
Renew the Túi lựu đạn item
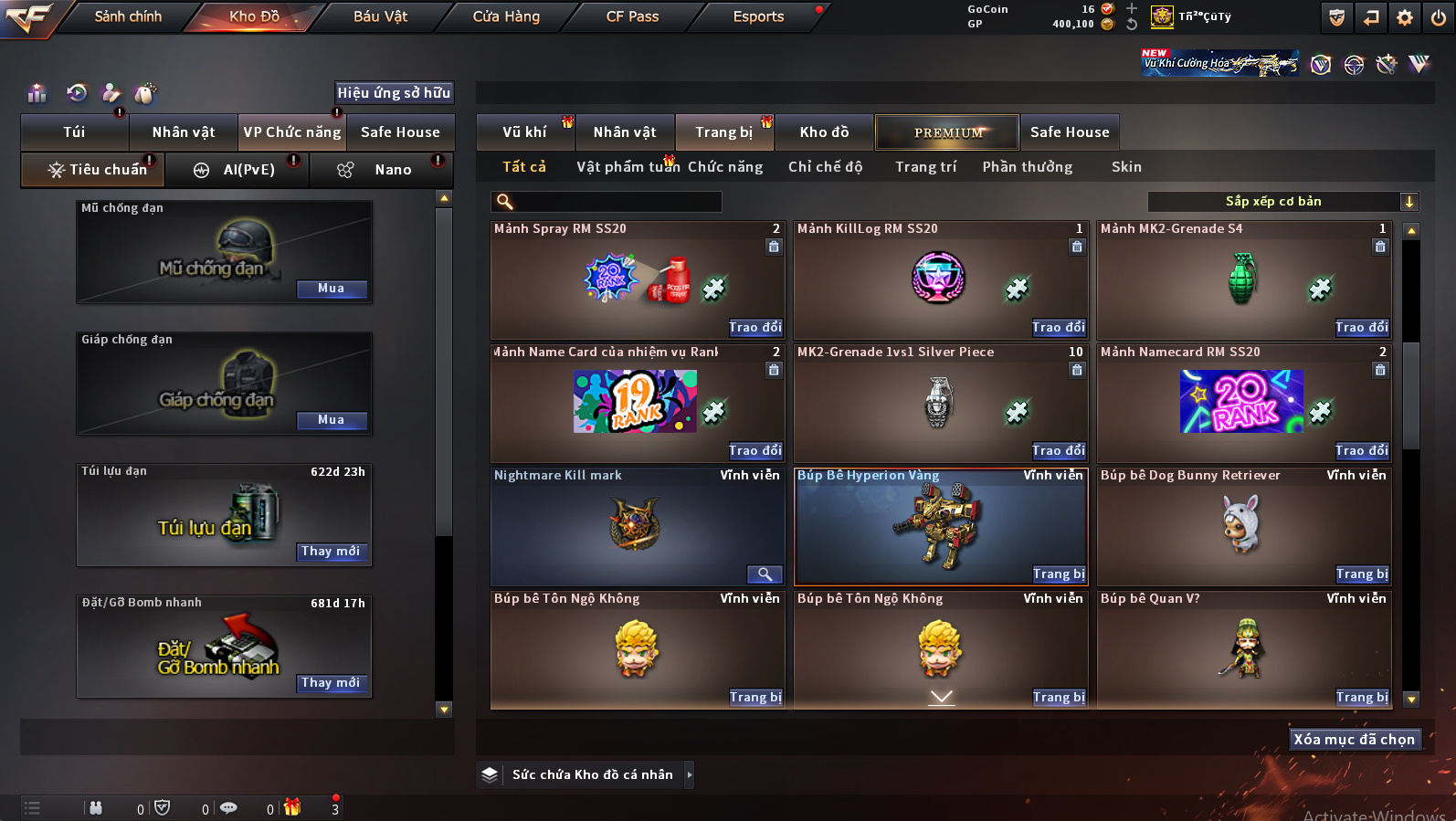point(332,552)
